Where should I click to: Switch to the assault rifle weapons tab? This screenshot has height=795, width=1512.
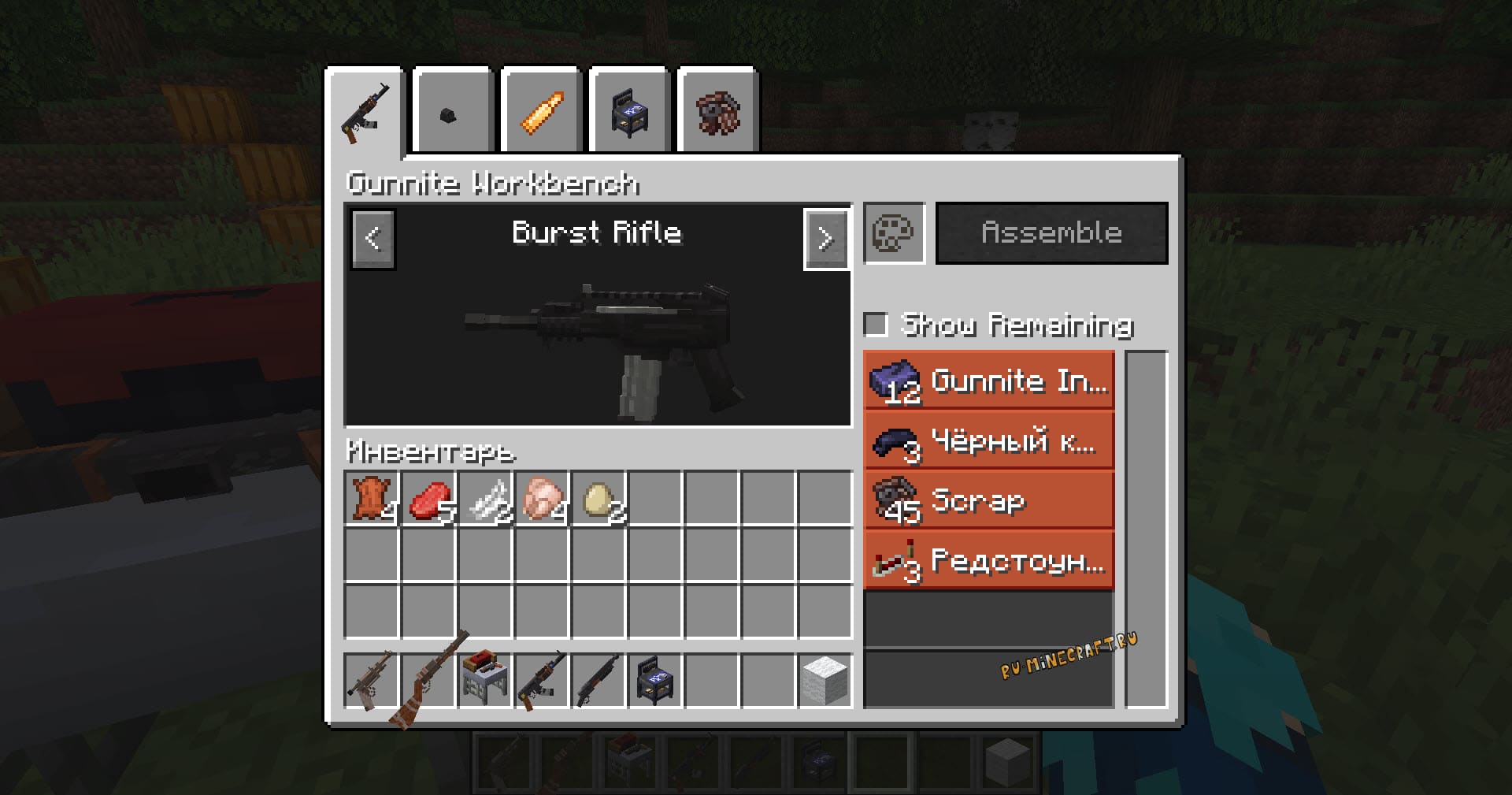(365, 113)
